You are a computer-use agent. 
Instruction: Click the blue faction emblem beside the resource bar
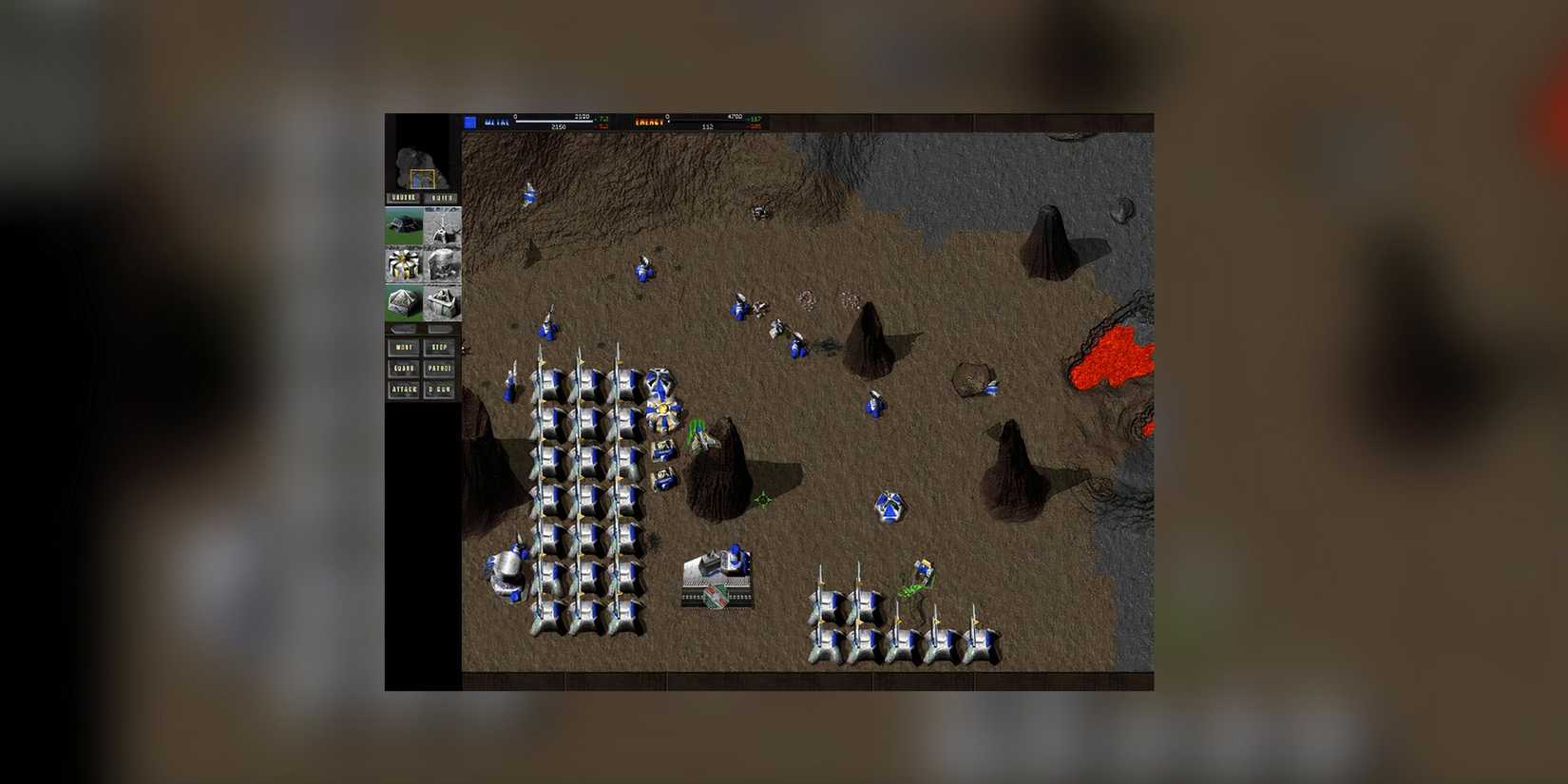pyautogui.click(x=470, y=122)
